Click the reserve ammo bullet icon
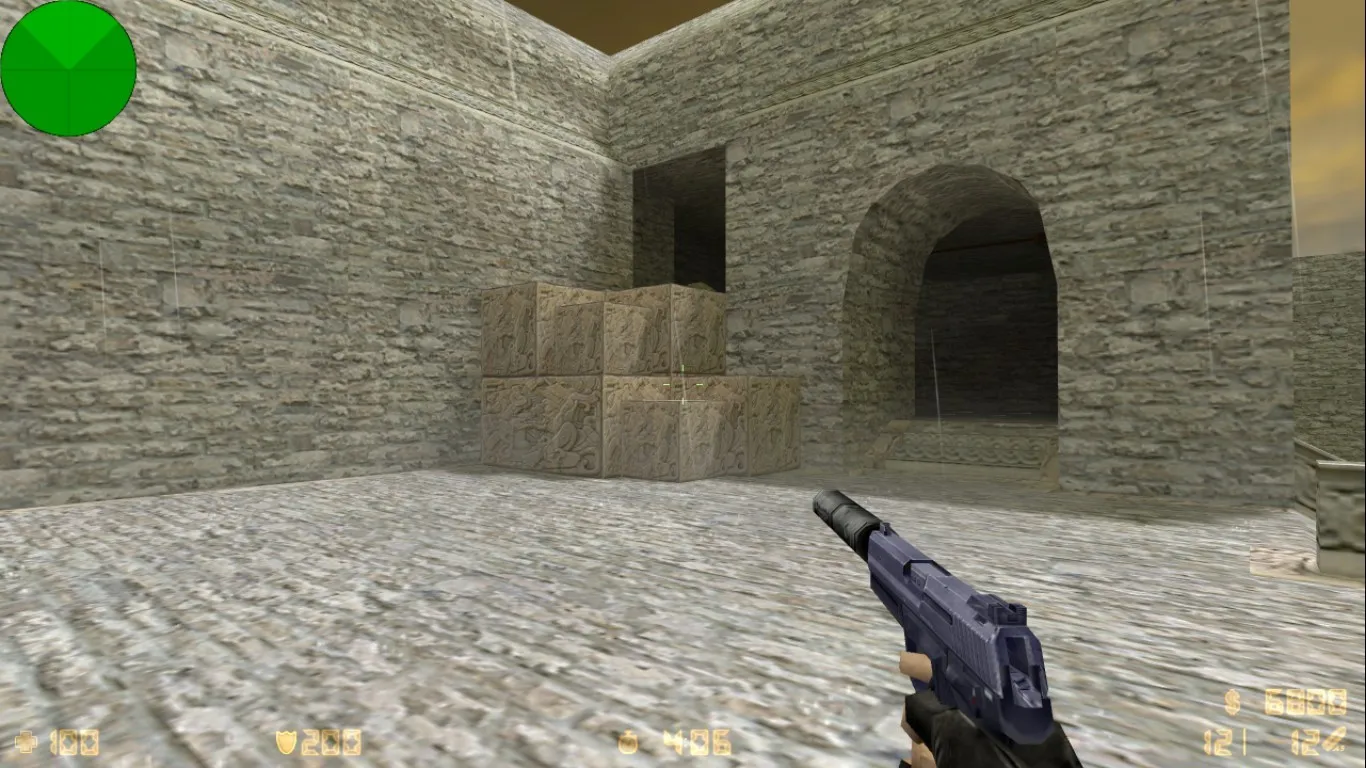 (1335, 740)
